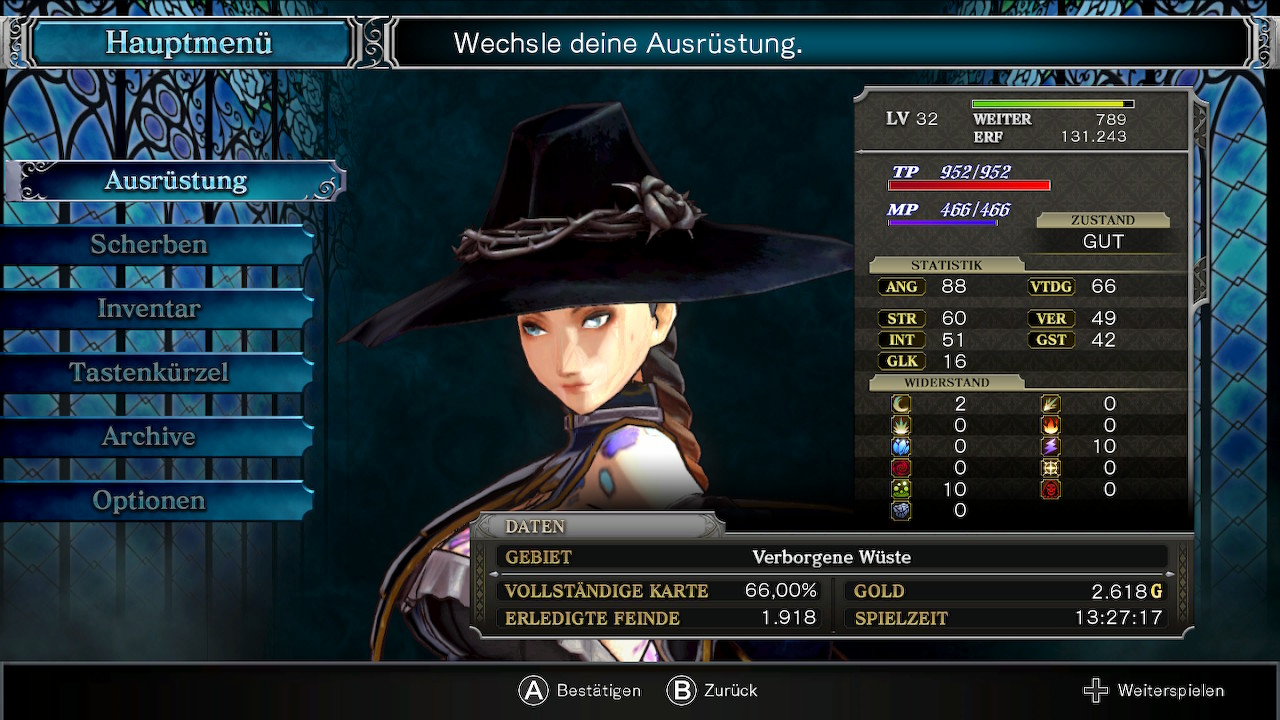The width and height of the screenshot is (1280, 720).
Task: Open the Inventar menu
Action: click(149, 309)
